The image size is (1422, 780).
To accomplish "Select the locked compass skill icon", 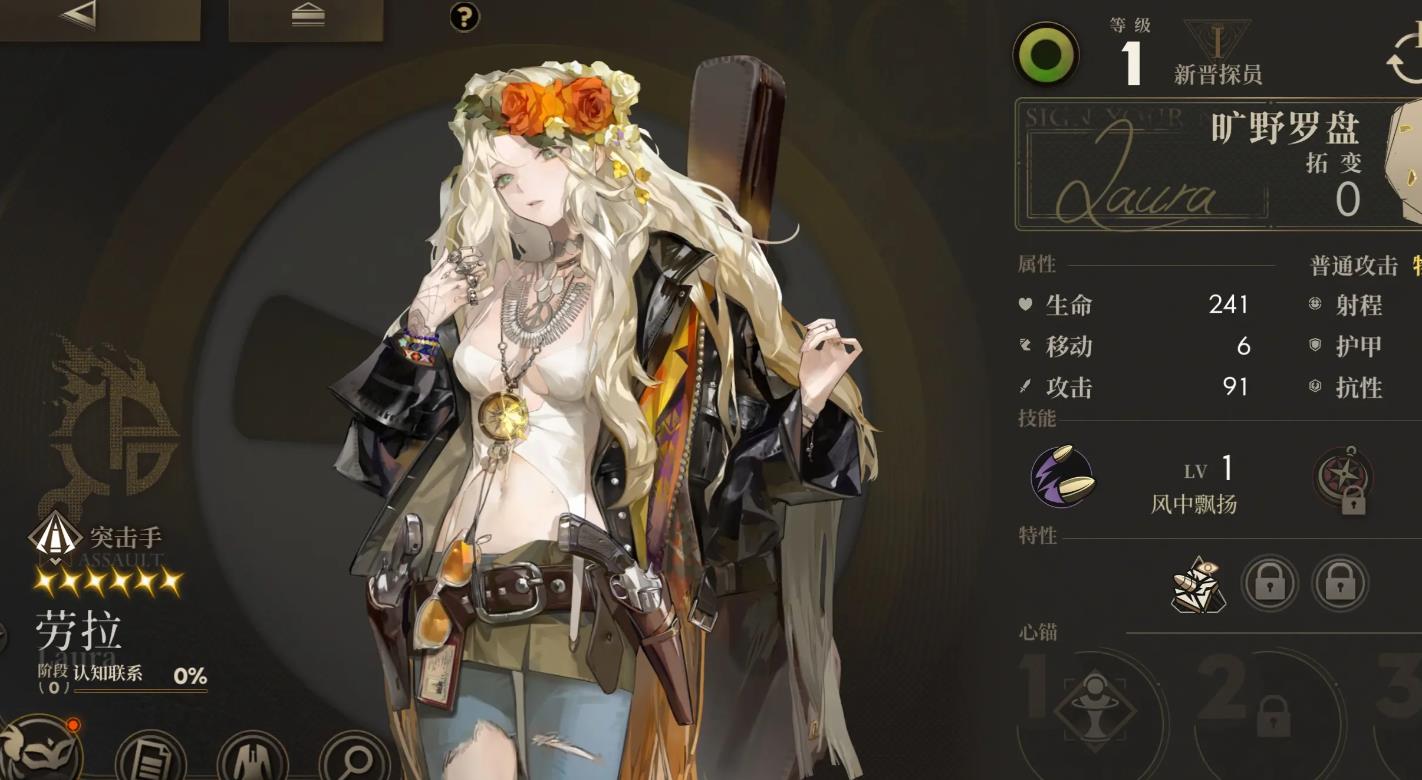I will click(1343, 480).
